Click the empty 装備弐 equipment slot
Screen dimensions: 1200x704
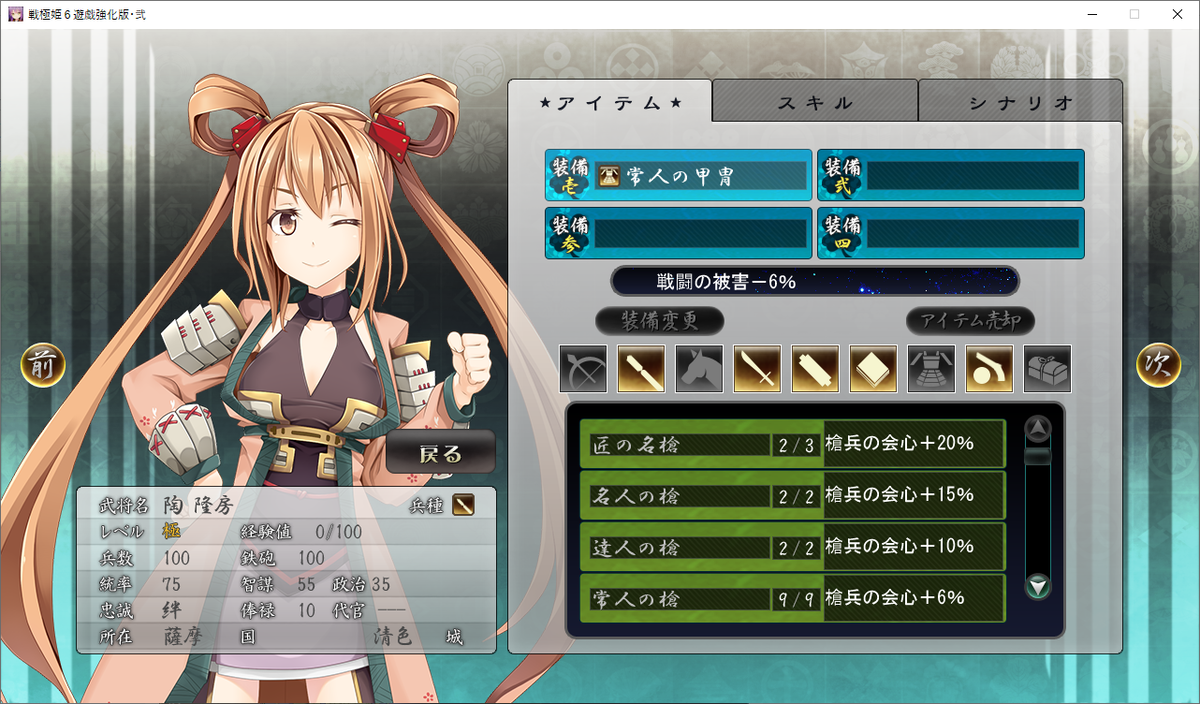(951, 176)
